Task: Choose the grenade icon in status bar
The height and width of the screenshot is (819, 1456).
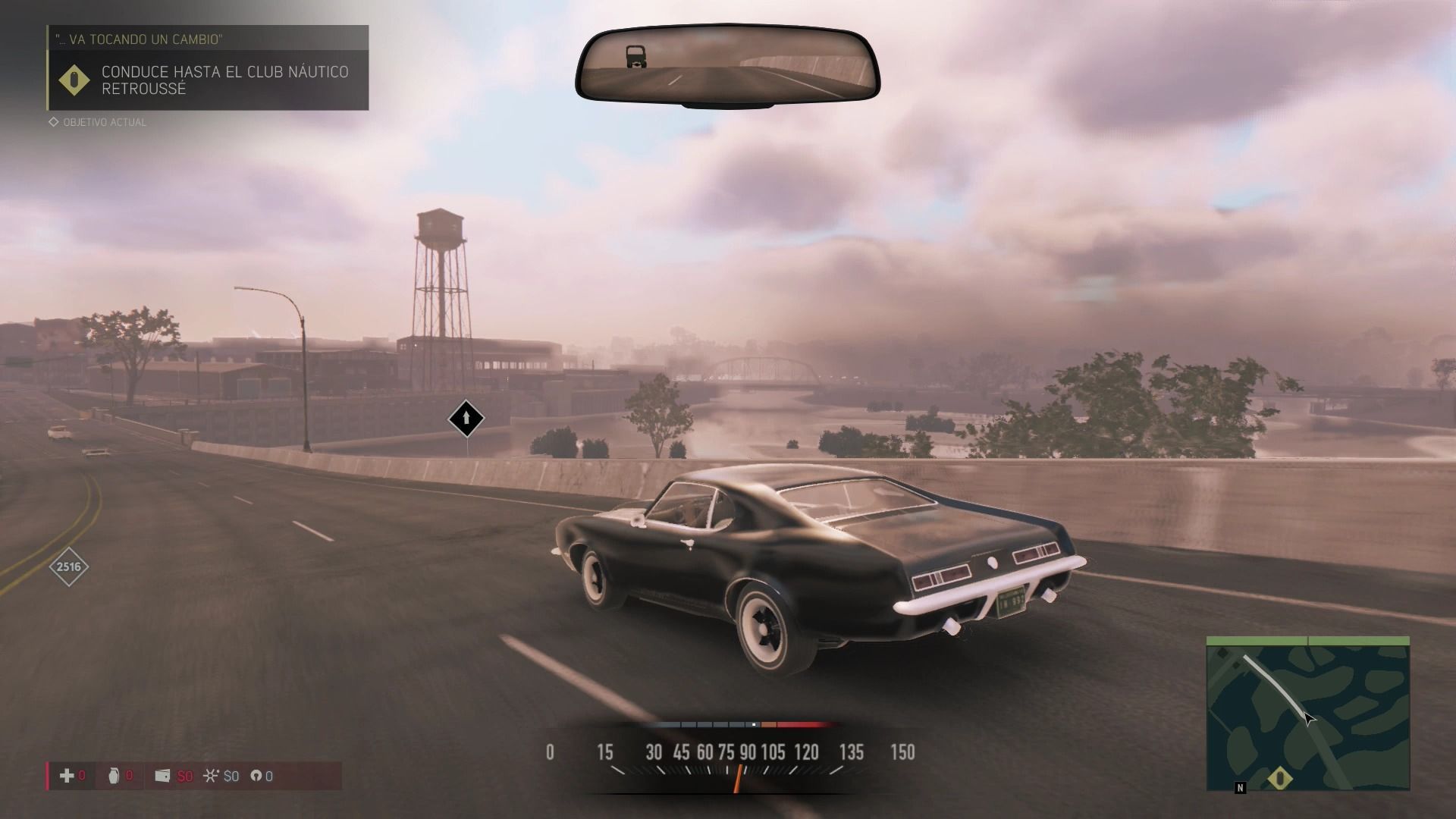Action: pyautogui.click(x=114, y=775)
